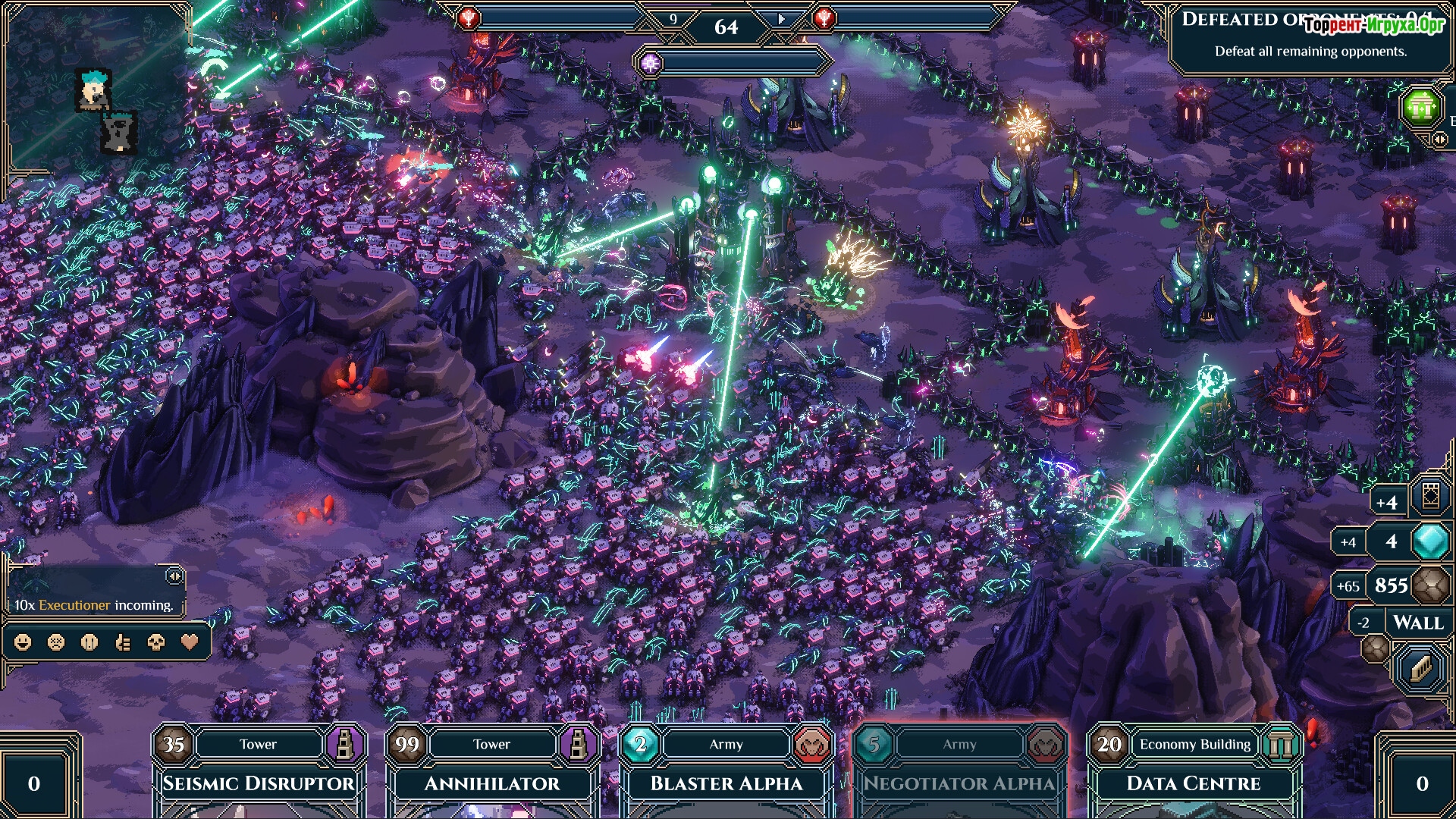Select the Seismic Disruptor tower card
The width and height of the screenshot is (1456, 819).
pos(259,781)
